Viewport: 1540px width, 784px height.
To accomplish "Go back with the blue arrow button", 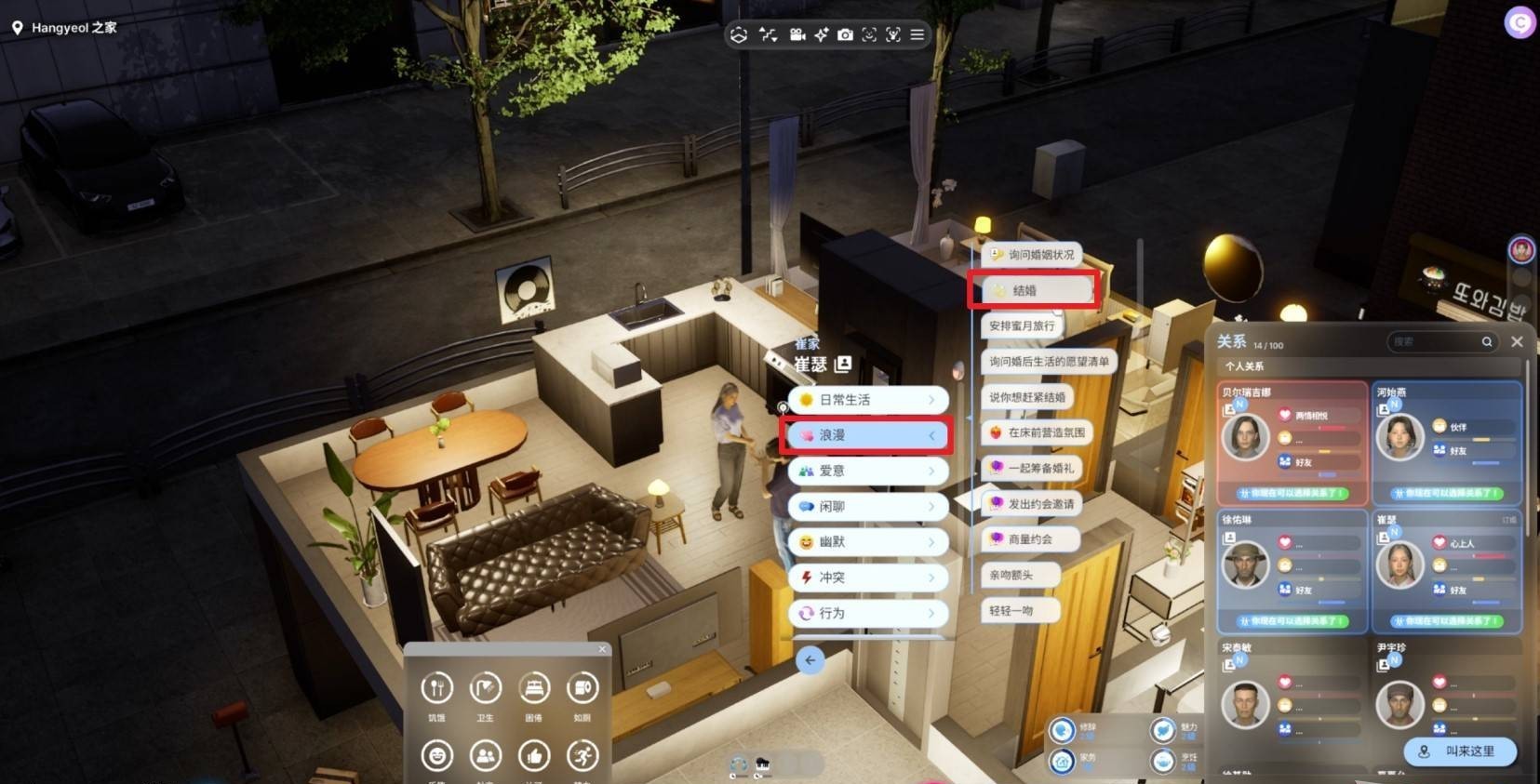I will (810, 660).
